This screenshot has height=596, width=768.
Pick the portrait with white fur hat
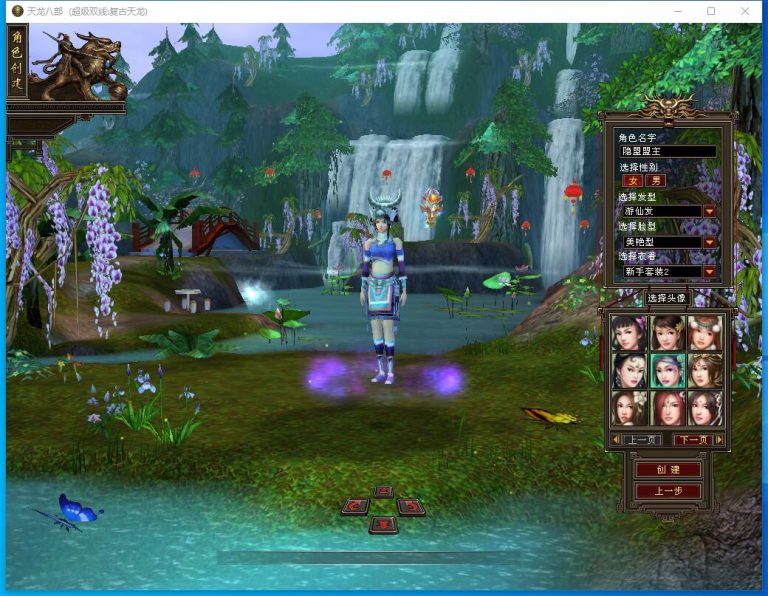[704, 331]
